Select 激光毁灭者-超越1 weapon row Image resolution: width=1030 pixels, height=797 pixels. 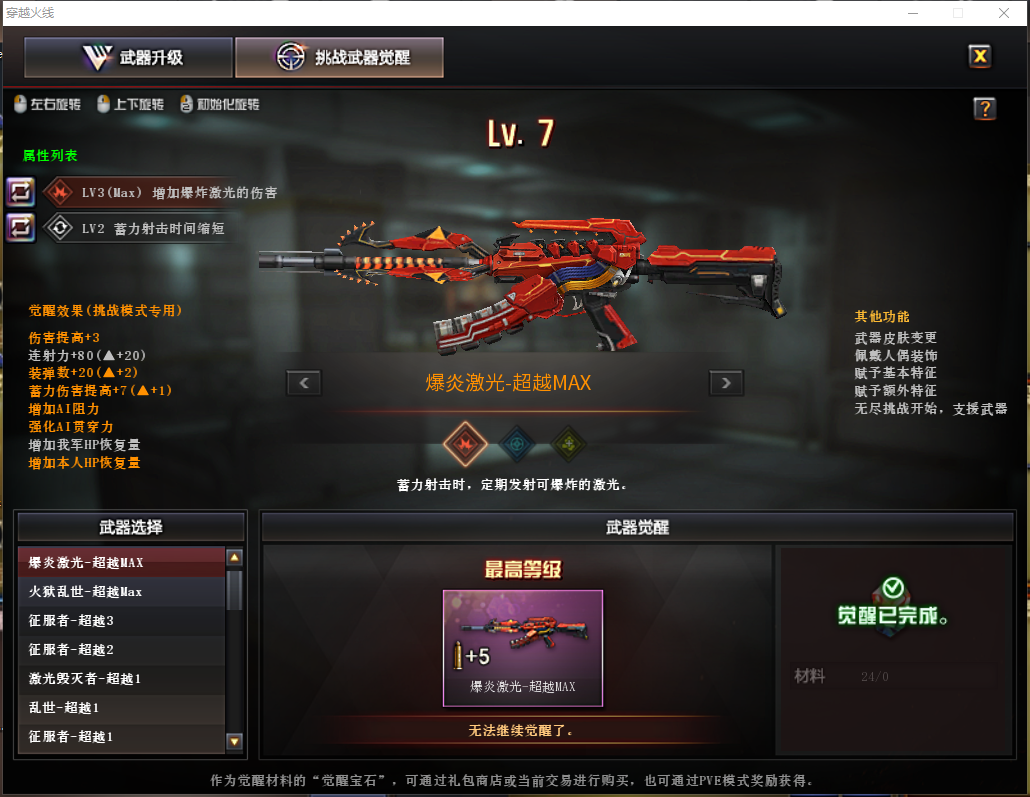(122, 679)
